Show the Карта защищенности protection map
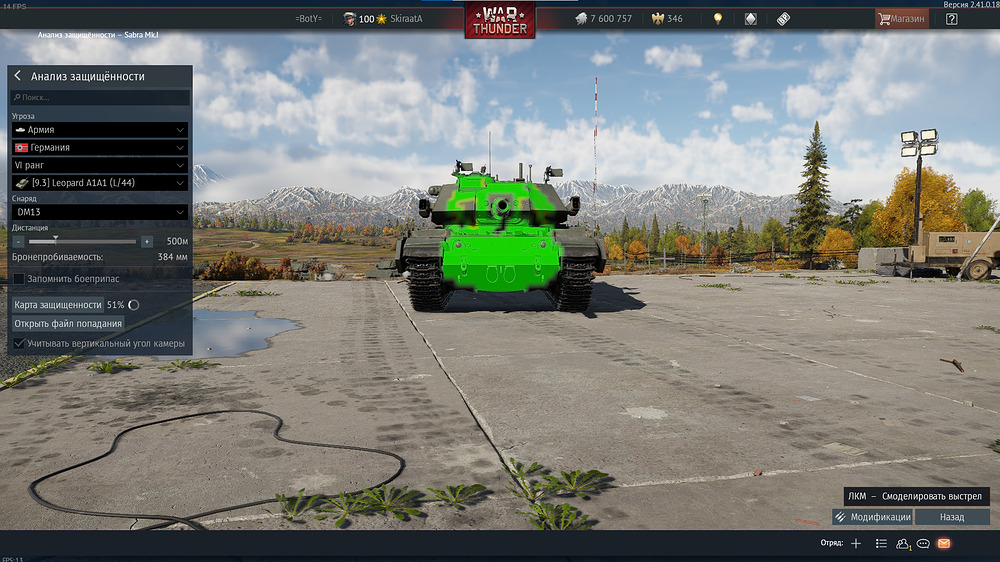 [x=58, y=304]
